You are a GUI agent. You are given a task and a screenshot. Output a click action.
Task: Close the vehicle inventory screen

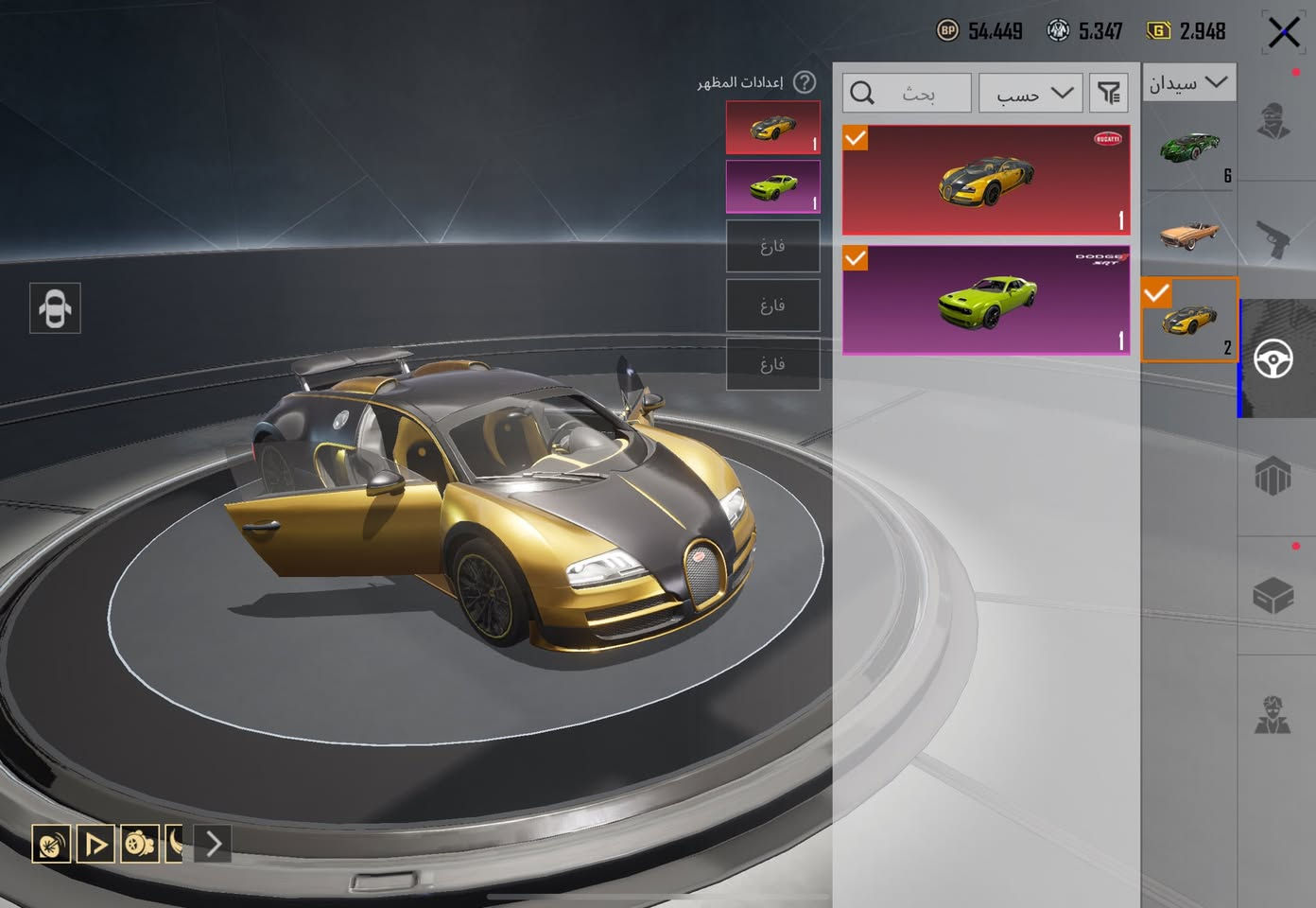pos(1283,32)
